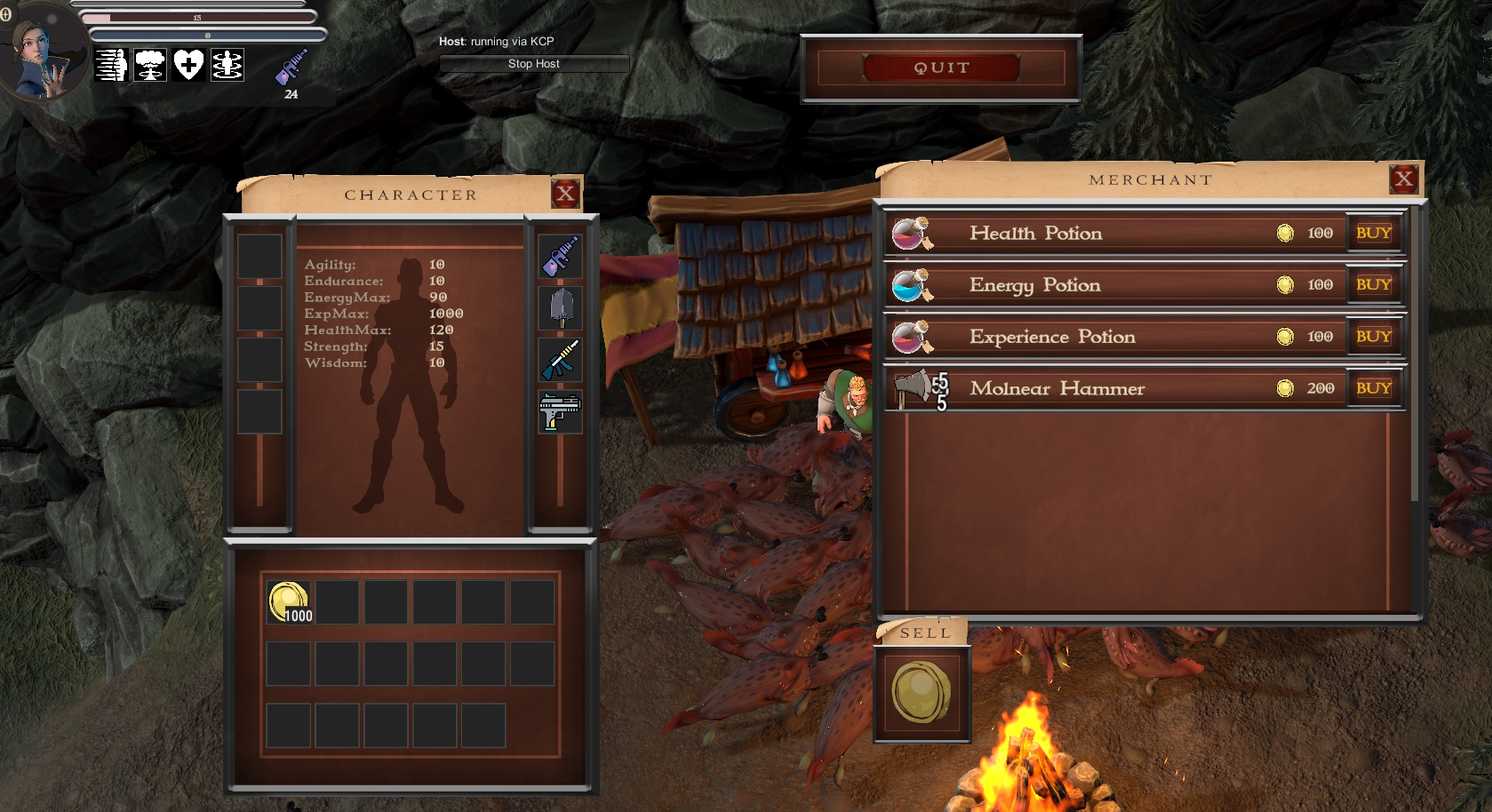Stop Host via the network button
This screenshot has width=1492, height=812.
pyautogui.click(x=534, y=64)
